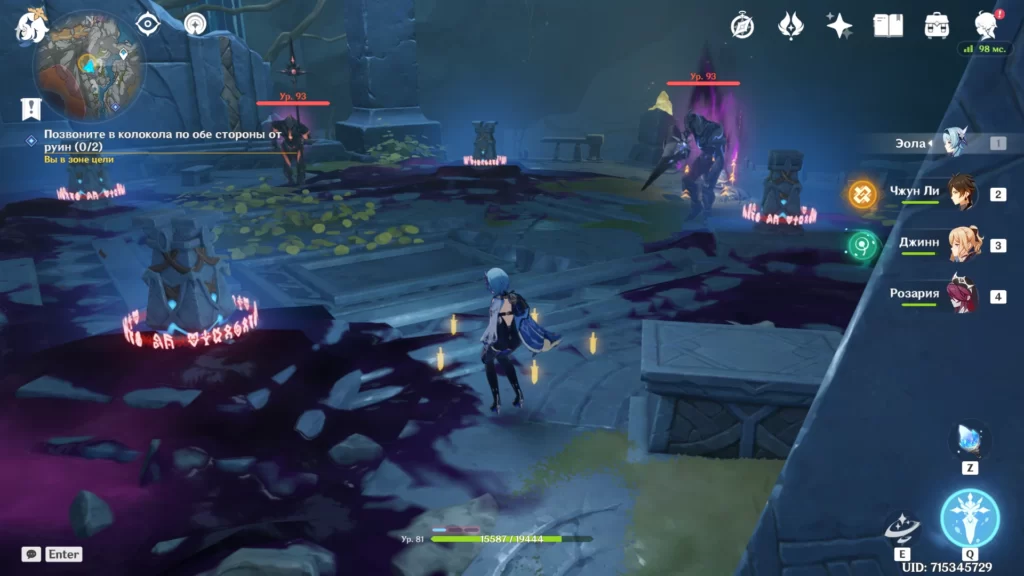Open the adventurer handbook book icon
1024x576 pixels.
[888, 26]
